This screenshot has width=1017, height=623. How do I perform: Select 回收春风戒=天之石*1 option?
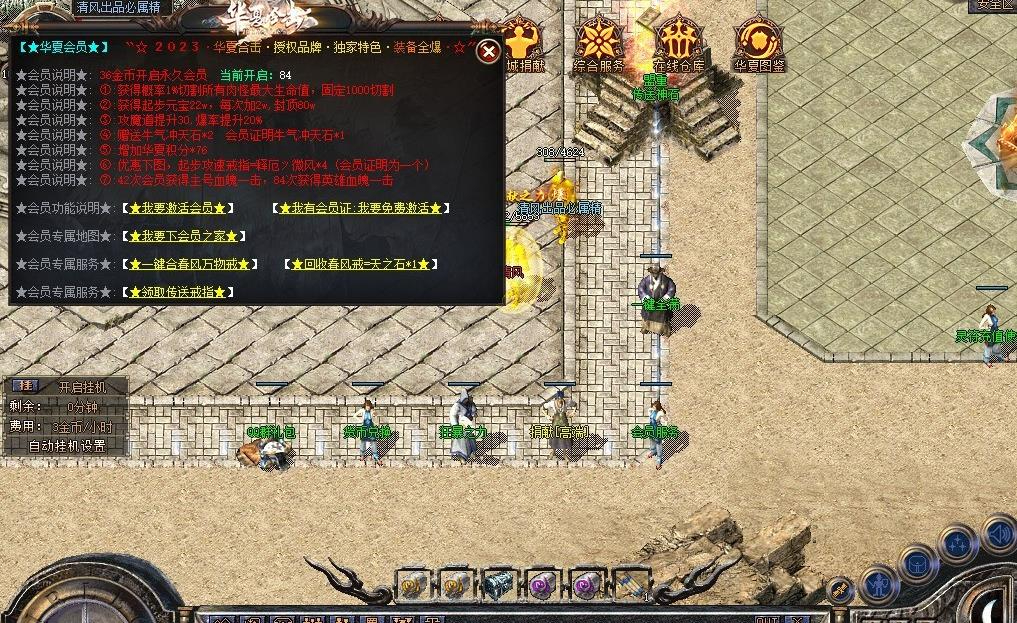(364, 264)
